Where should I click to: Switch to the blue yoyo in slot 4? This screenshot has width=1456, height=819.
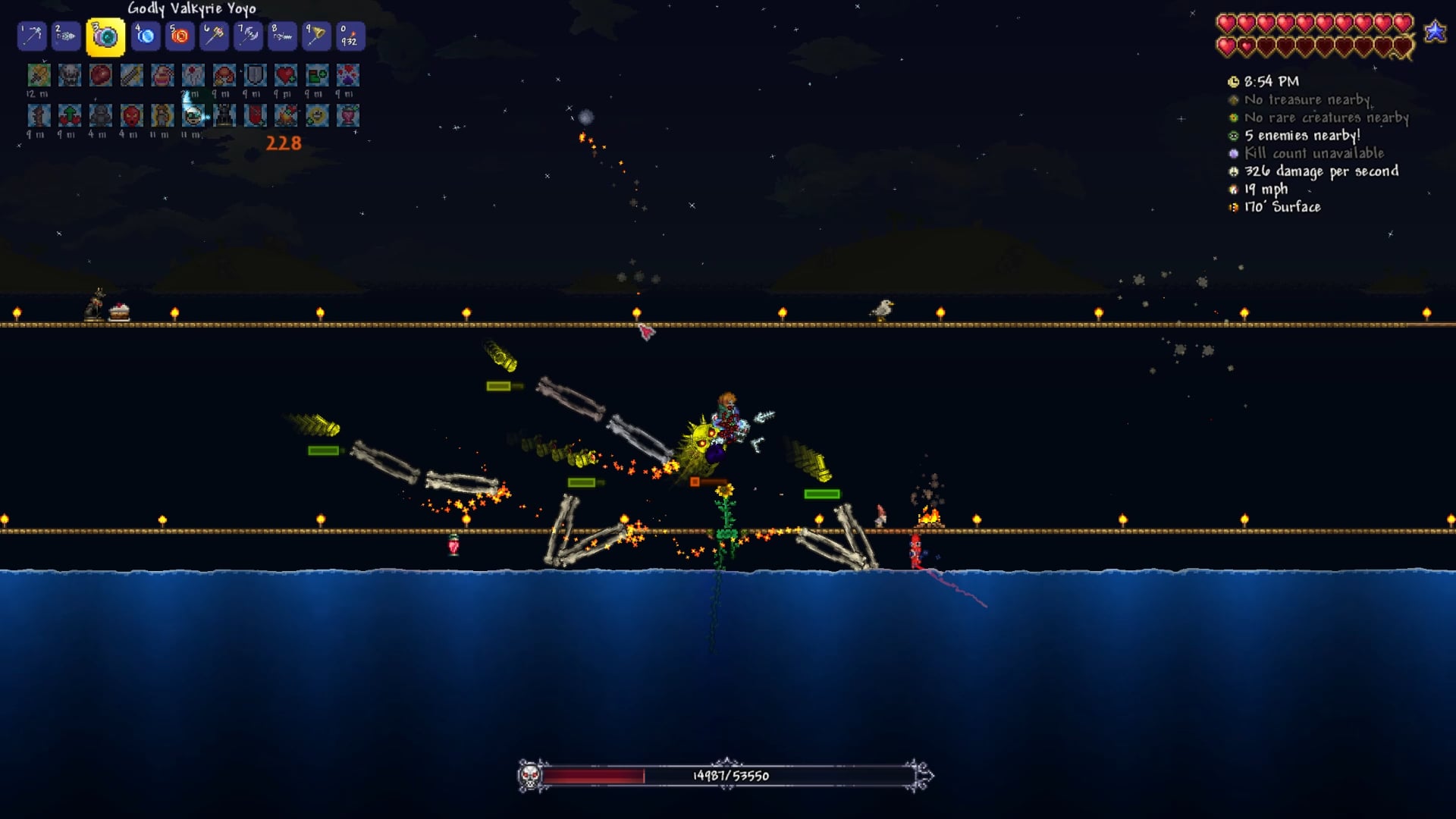click(x=145, y=36)
